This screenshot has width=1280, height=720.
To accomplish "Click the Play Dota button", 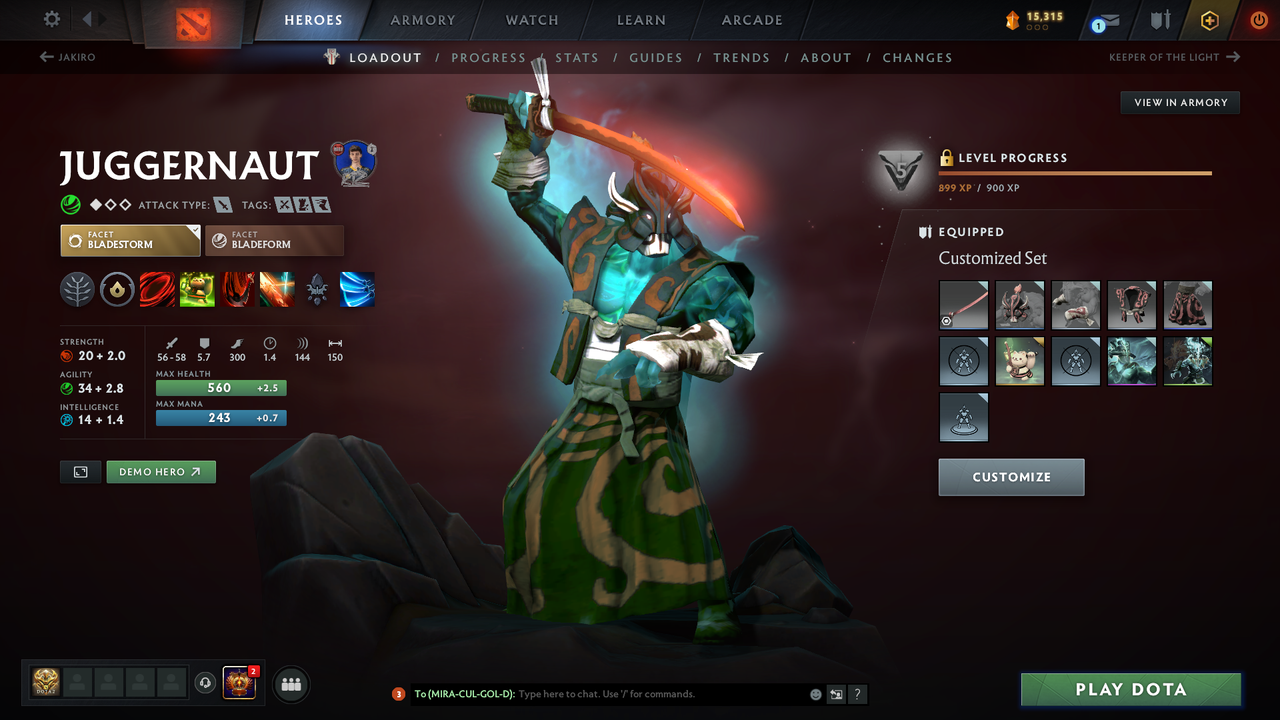I will [1130, 689].
